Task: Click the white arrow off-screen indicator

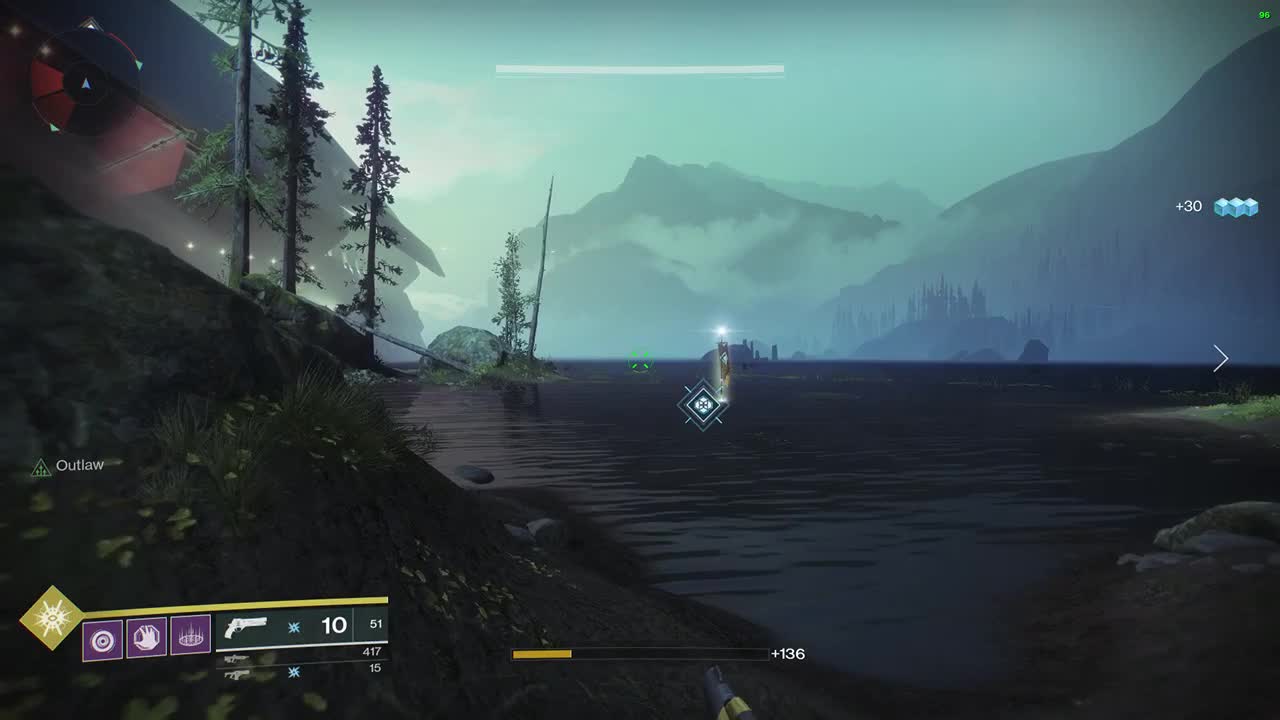Action: [1220, 358]
